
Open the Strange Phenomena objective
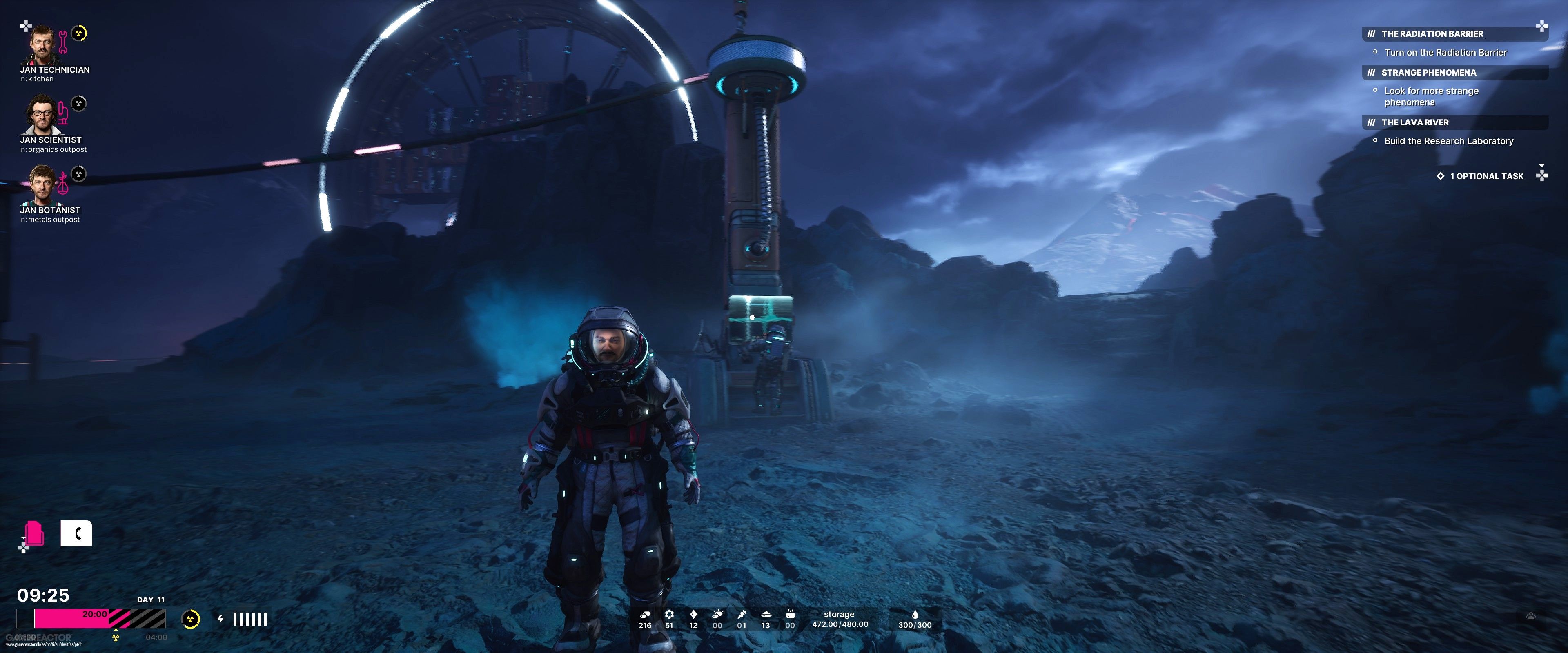1428,72
